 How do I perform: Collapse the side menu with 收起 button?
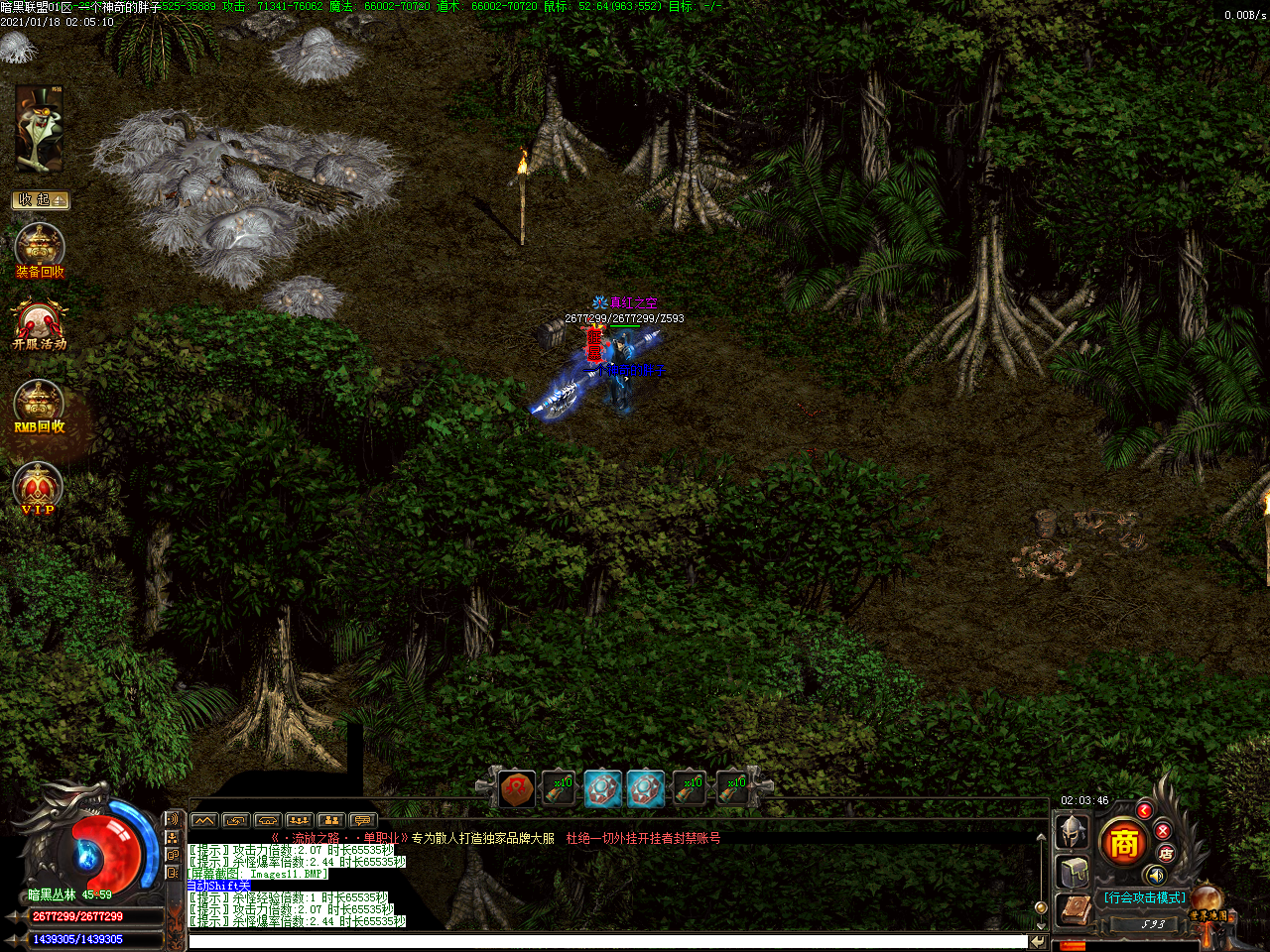41,200
